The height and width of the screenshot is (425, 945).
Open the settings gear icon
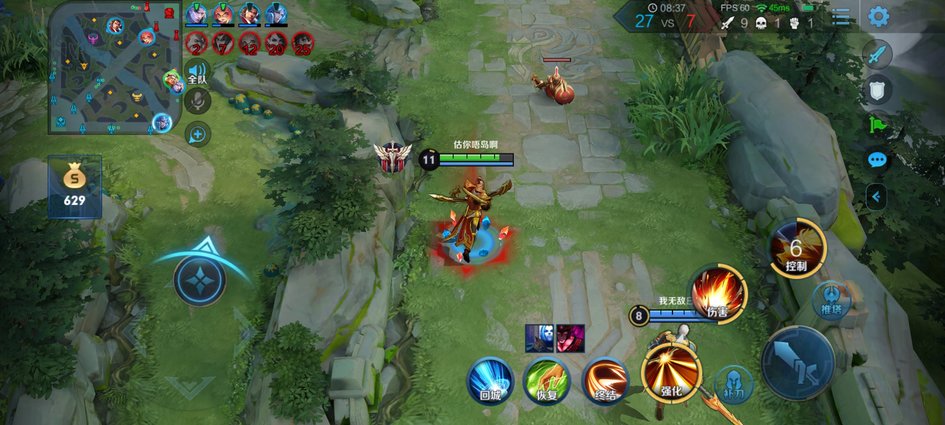(878, 16)
